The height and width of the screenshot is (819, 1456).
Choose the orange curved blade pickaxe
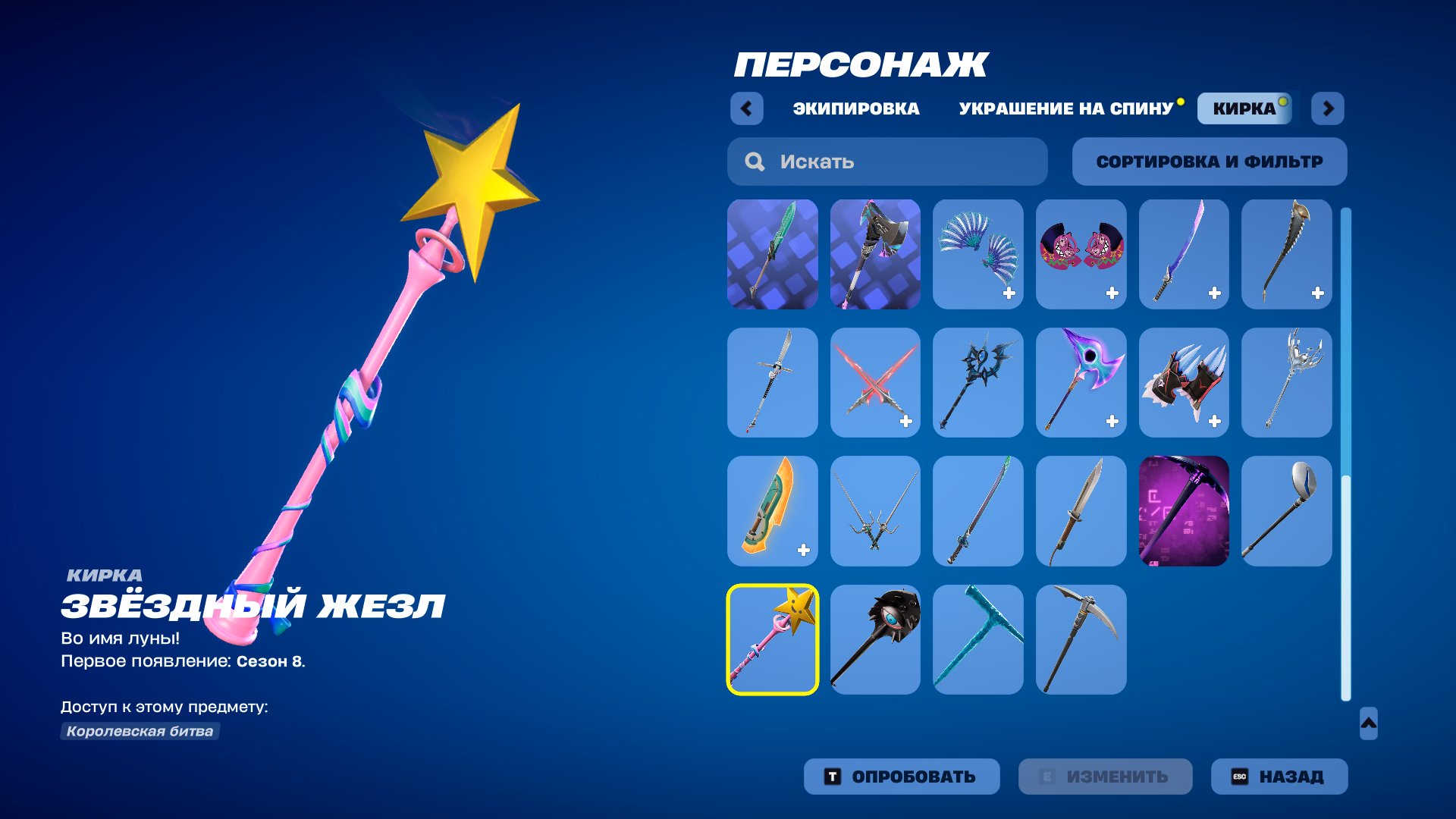coord(772,510)
